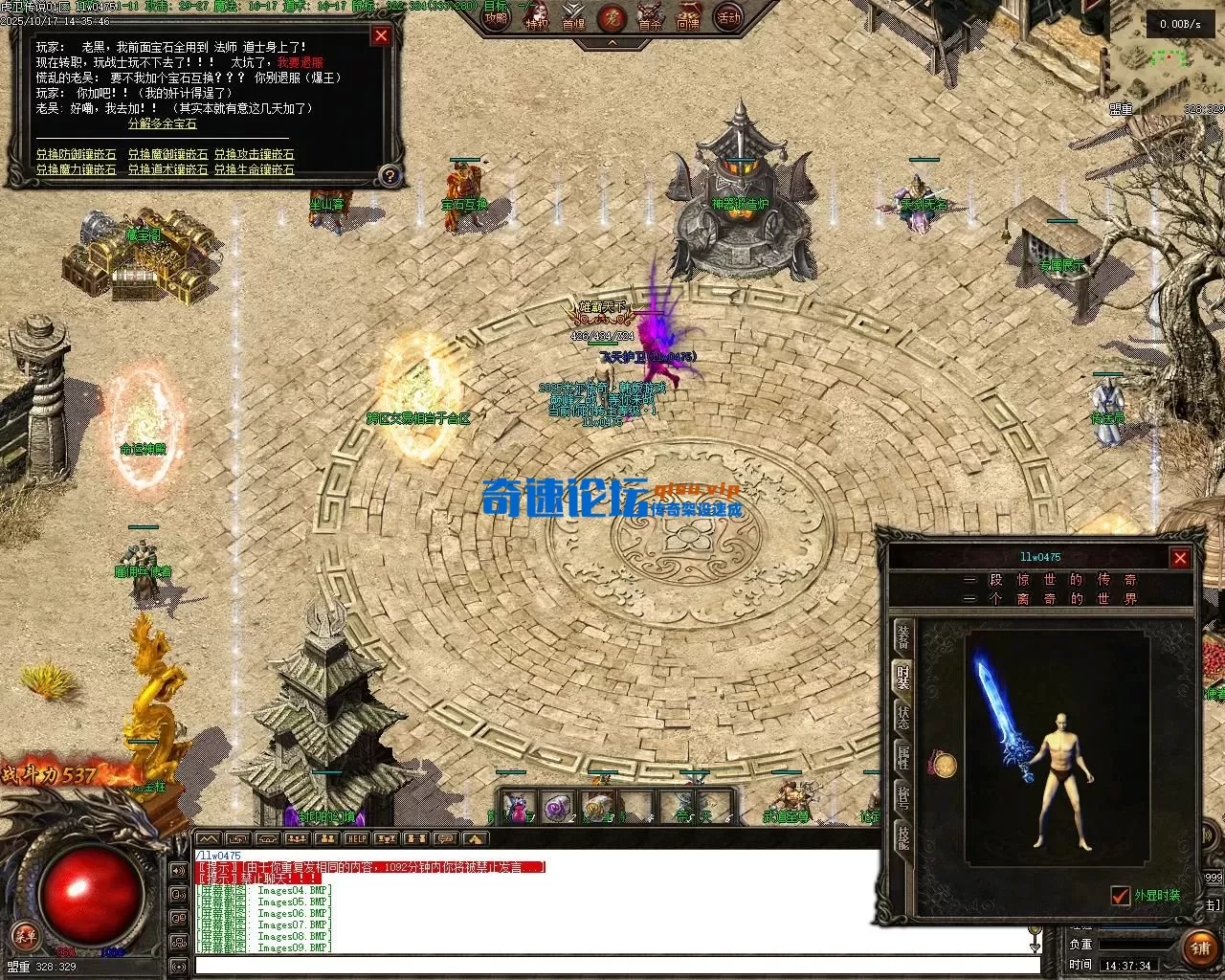Image resolution: width=1225 pixels, height=980 pixels.
Task: Click the 兑换攻击镶嵌石 exchange link
Action: [254, 154]
